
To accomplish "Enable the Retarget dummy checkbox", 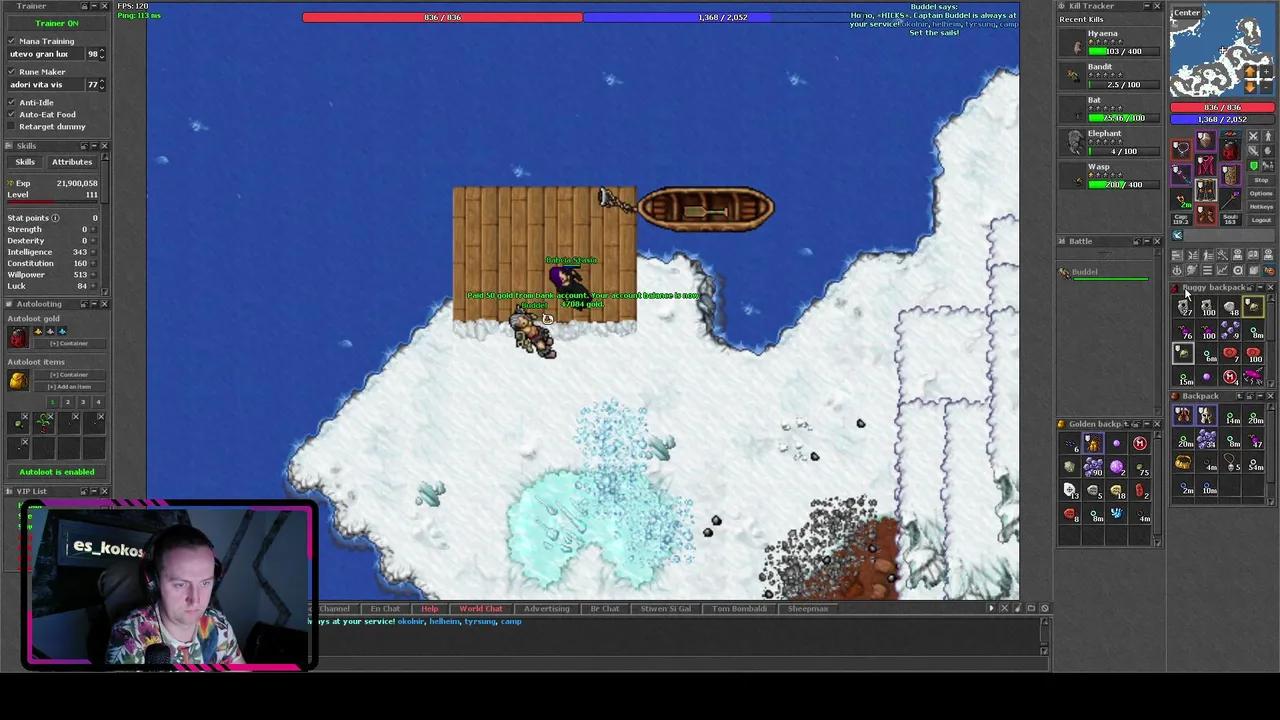I will pos(10,125).
